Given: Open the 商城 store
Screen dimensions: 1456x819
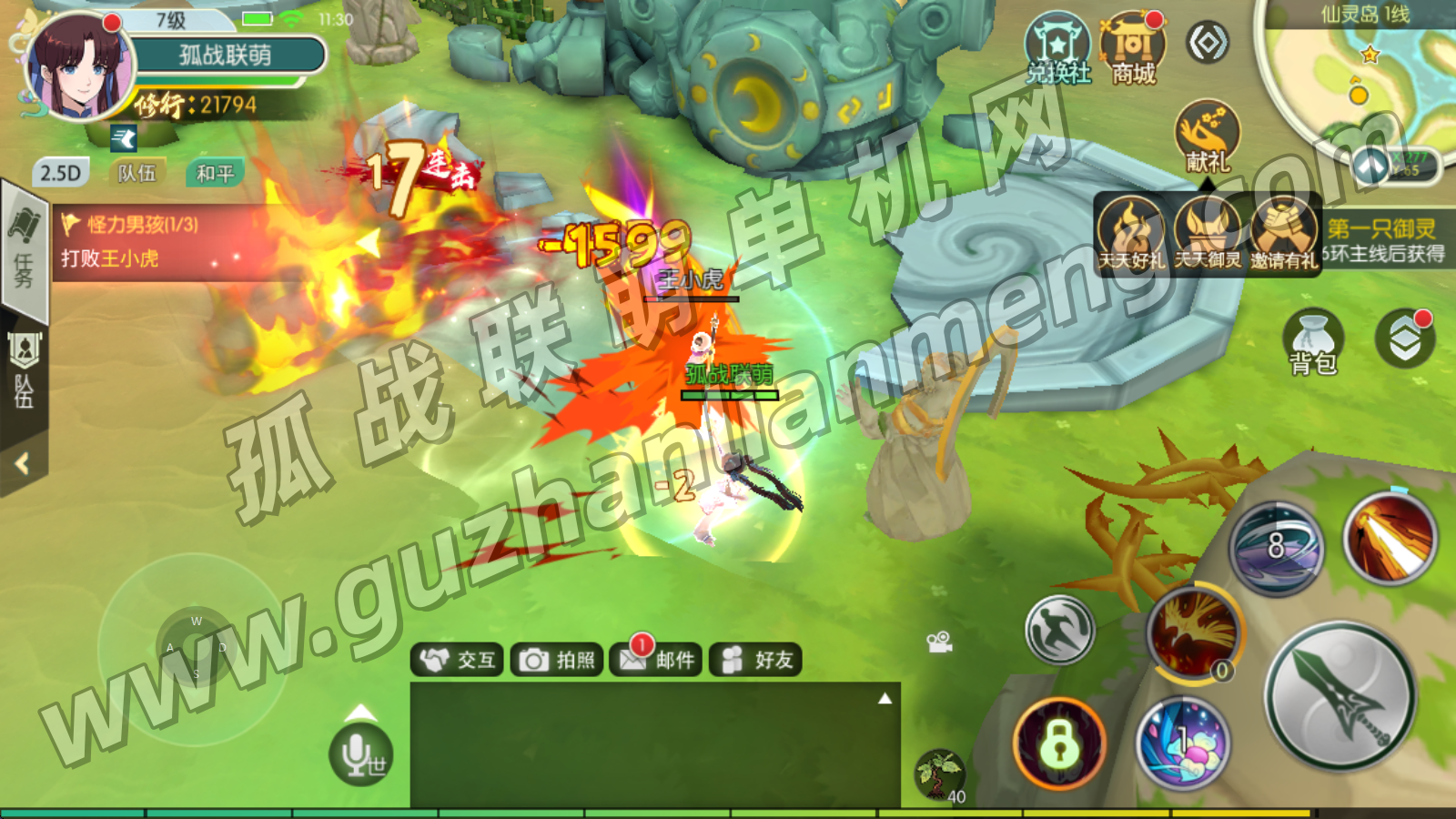Looking at the screenshot, I should (1133, 50).
